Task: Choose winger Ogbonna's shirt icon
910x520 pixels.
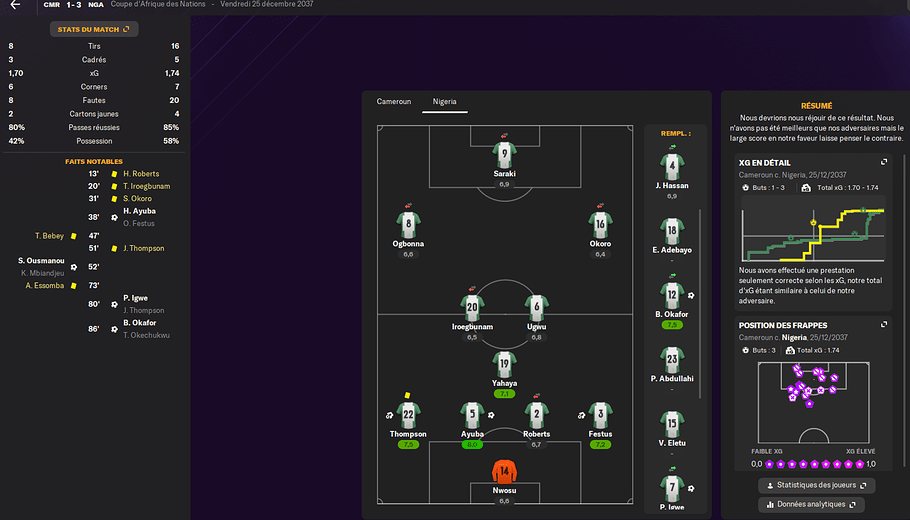Action: click(x=407, y=225)
